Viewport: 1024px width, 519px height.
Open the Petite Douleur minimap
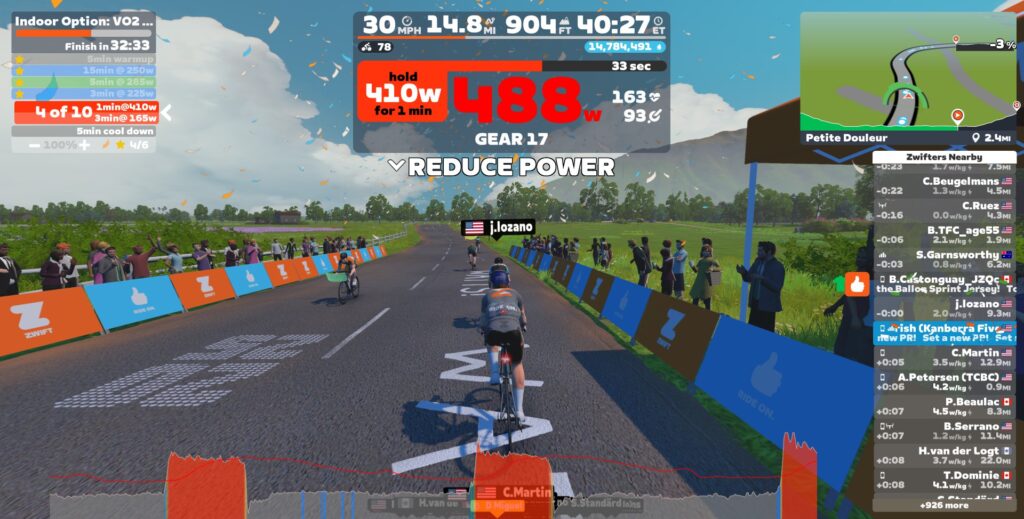908,72
